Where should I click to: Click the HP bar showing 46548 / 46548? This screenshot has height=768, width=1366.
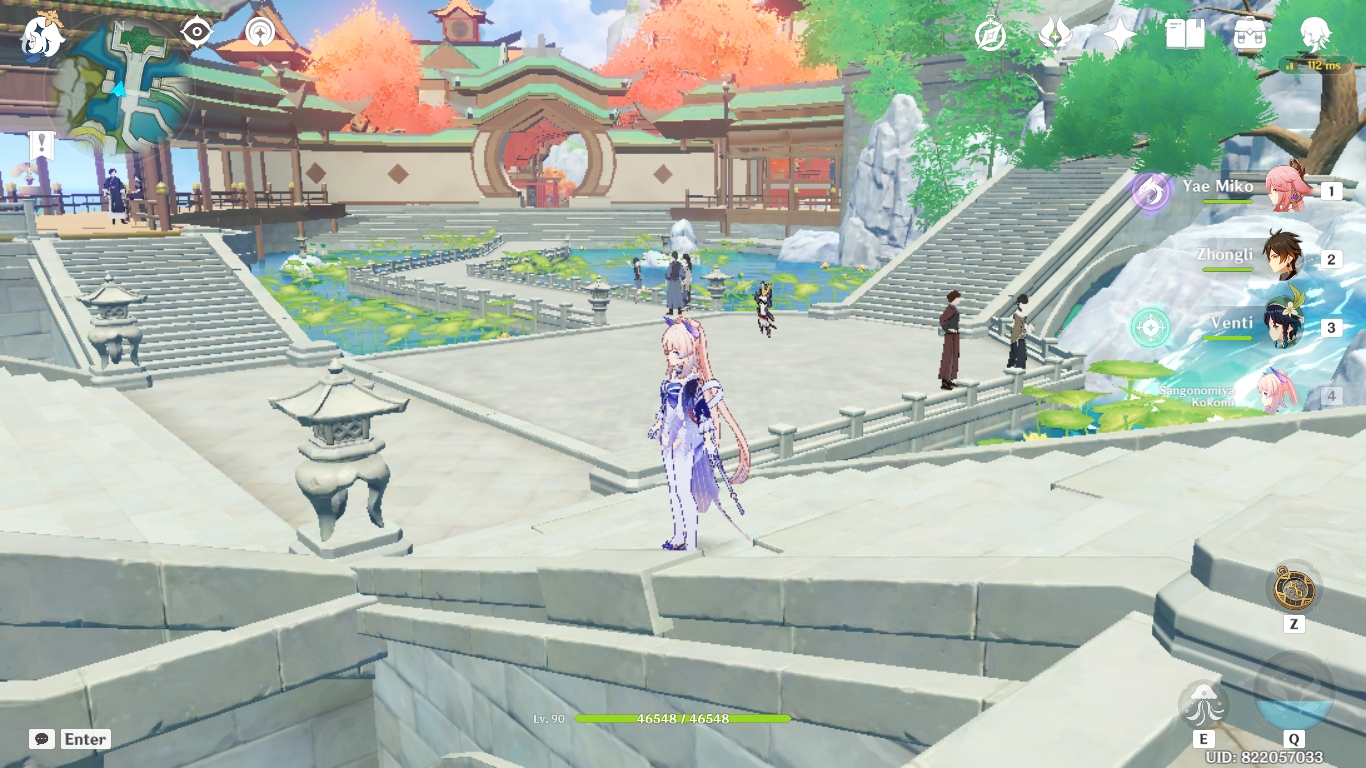(x=680, y=717)
